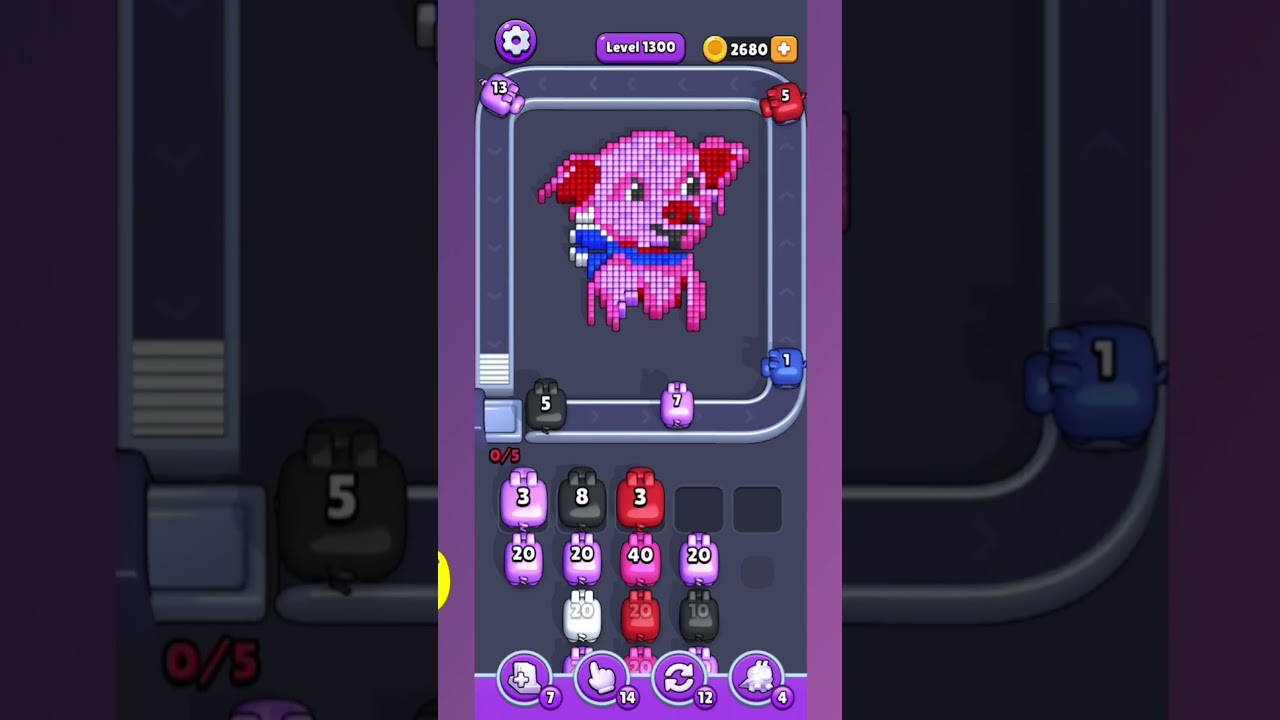The width and height of the screenshot is (1280, 720).
Task: Tap the white piece numbered 20
Action: tap(582, 612)
